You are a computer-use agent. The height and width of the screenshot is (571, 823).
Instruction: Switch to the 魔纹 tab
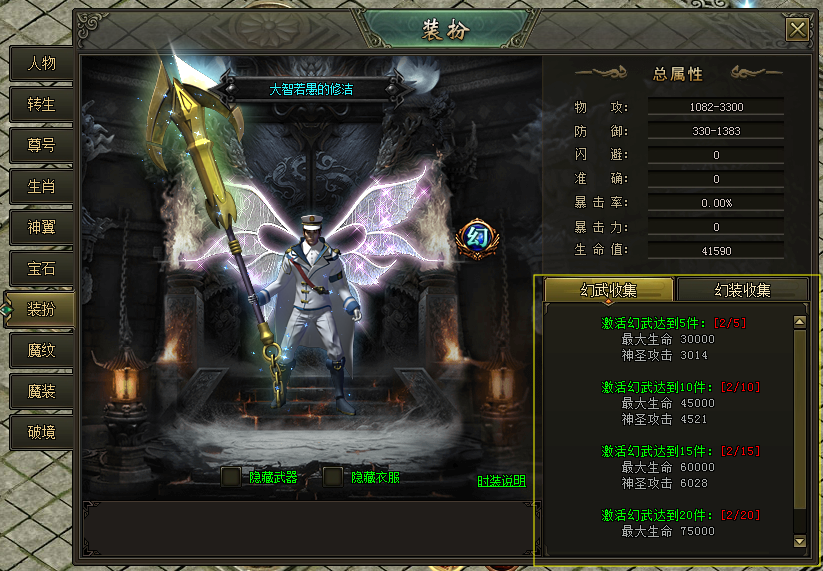click(x=41, y=350)
